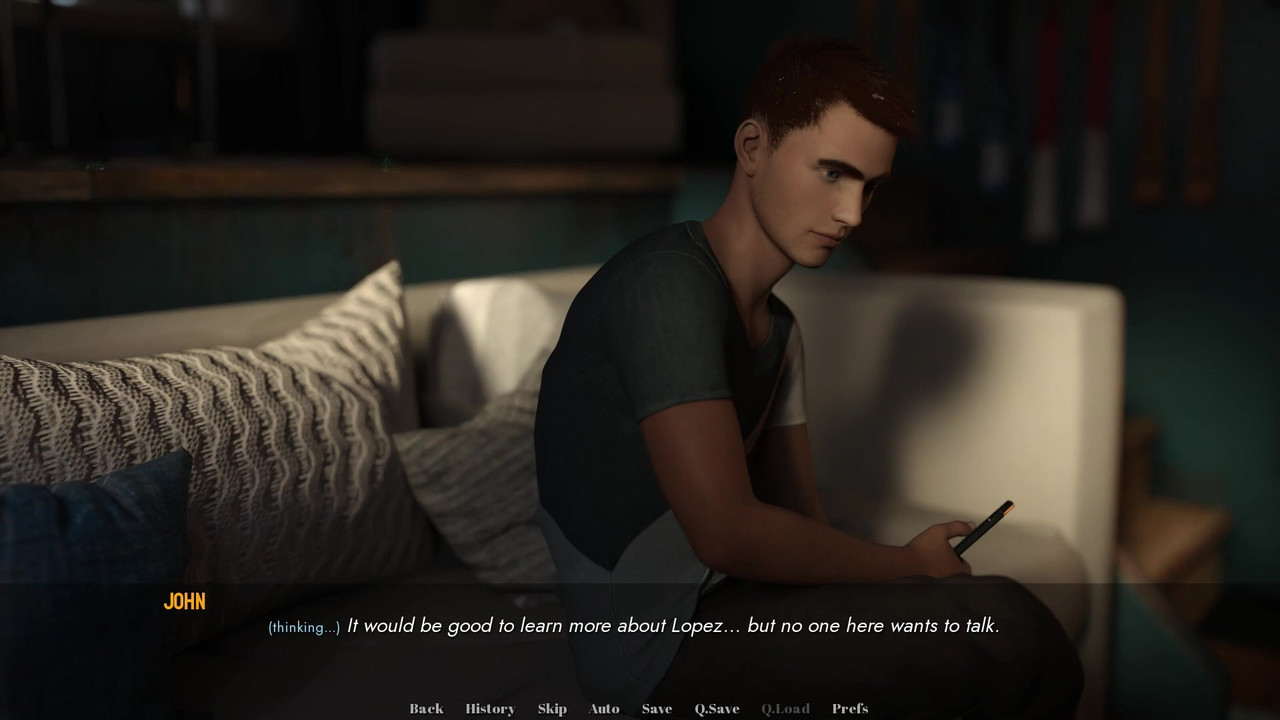
Task: Toggle Auto advance mode
Action: pos(604,709)
